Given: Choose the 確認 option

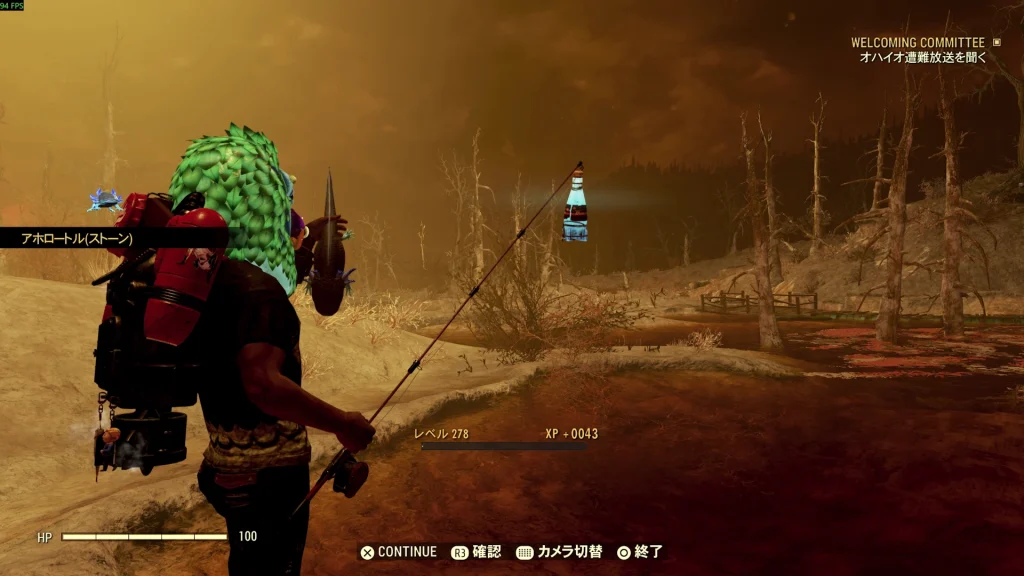Looking at the screenshot, I should [476, 552].
